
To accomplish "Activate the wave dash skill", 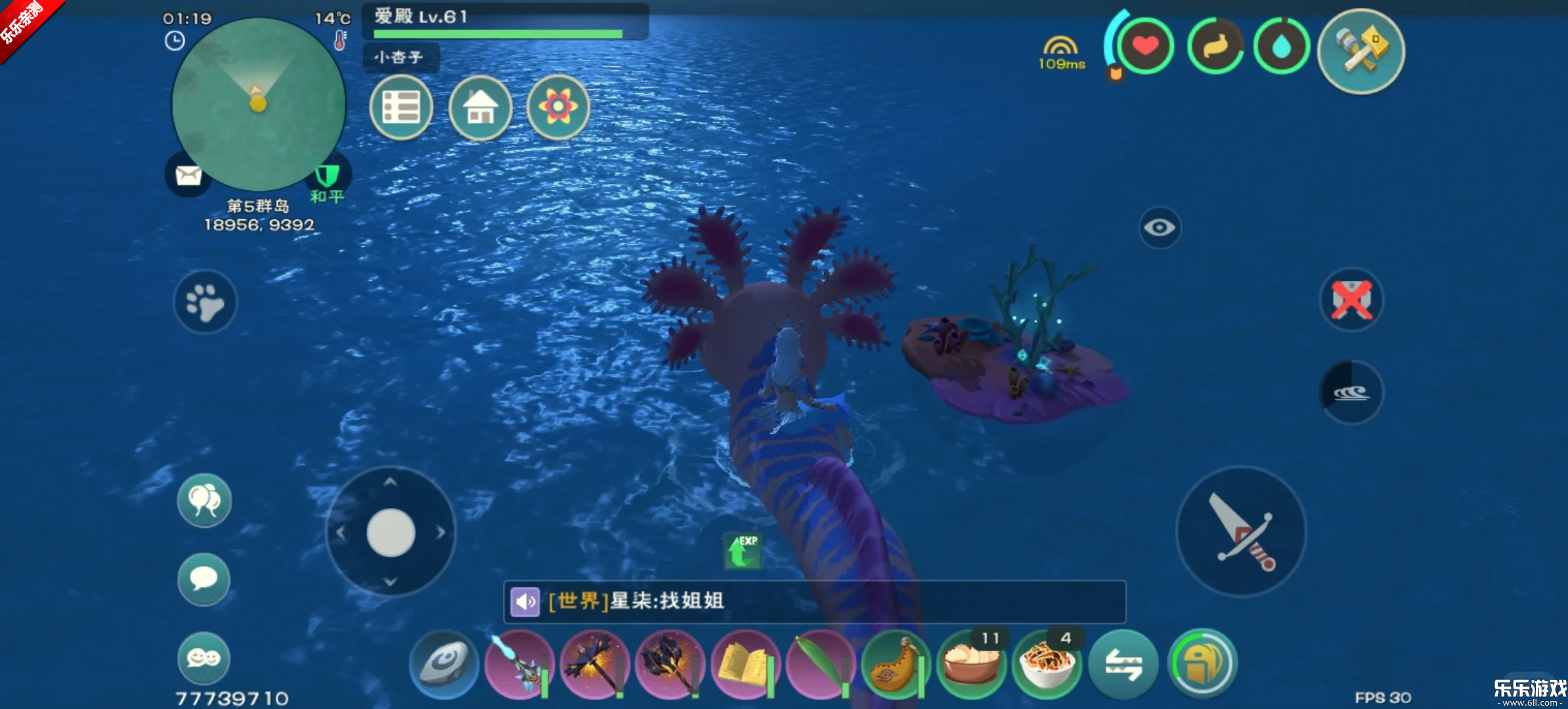I will [x=1351, y=393].
